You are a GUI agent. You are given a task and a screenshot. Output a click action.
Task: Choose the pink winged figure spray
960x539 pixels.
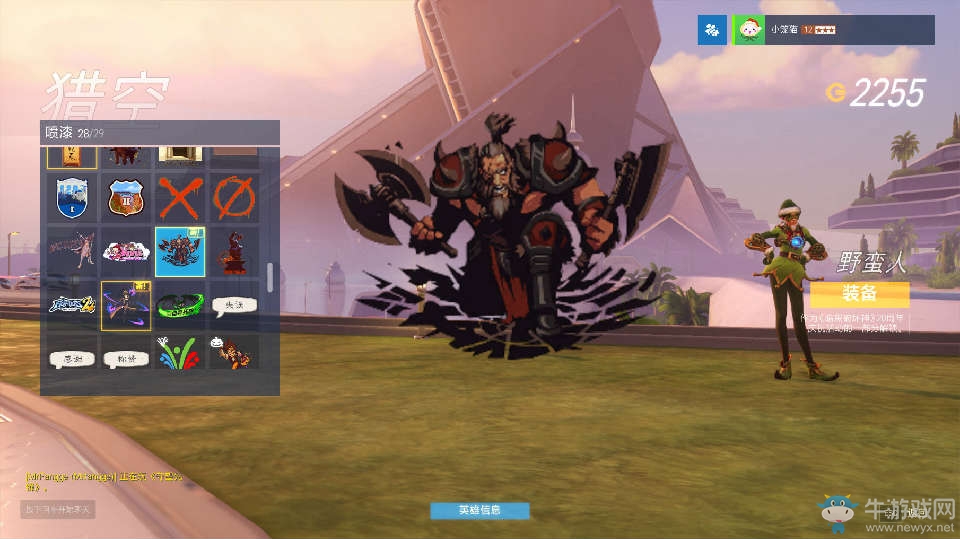click(x=72, y=251)
